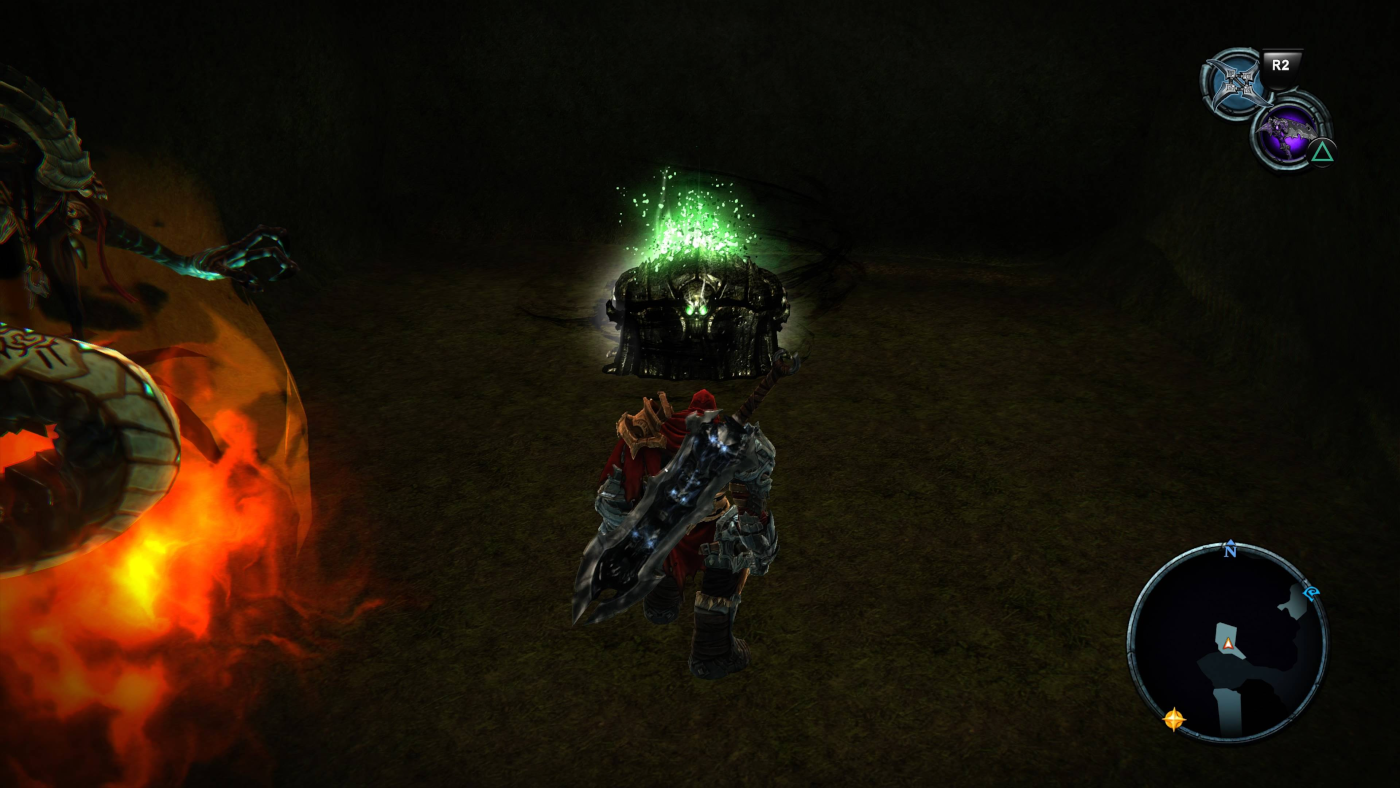Click the circular minimap
This screenshot has width=1400, height=788.
click(x=1227, y=643)
